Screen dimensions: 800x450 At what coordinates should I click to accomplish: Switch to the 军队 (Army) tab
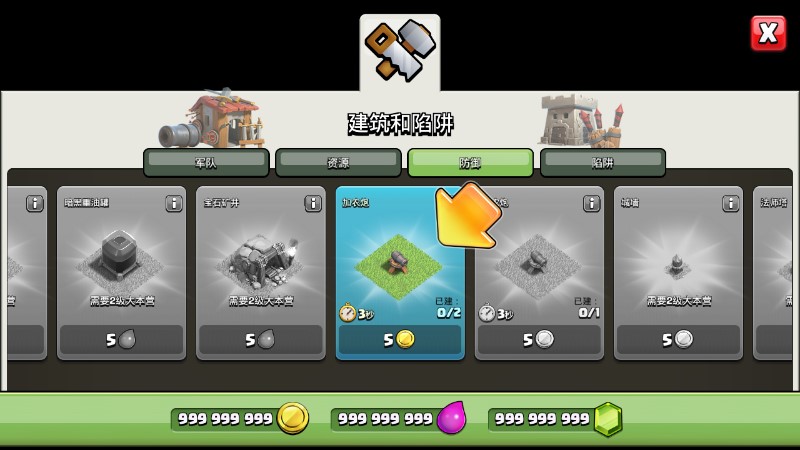(206, 162)
